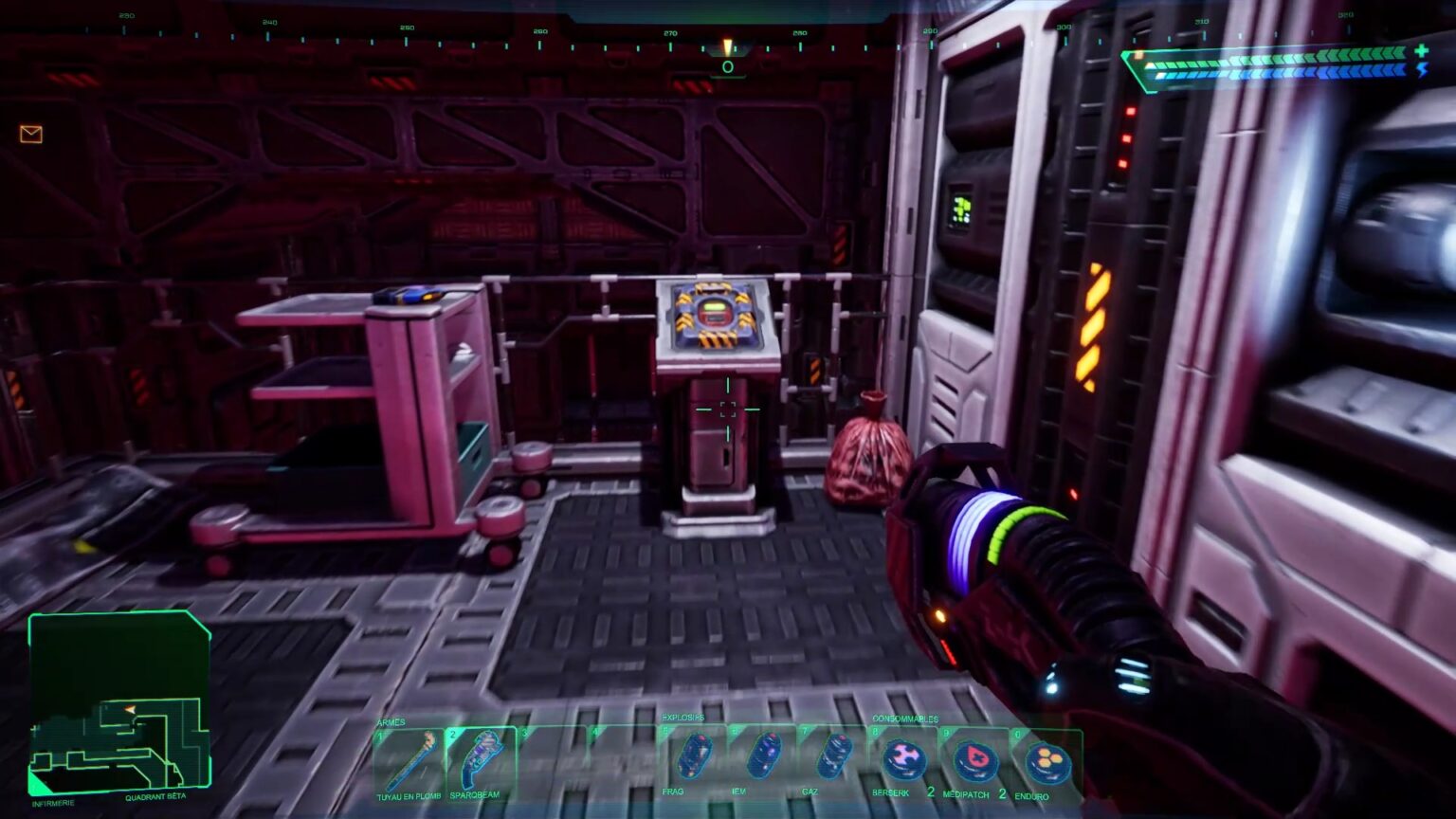Click the green health plus icon
1456x819 pixels.
[1422, 51]
